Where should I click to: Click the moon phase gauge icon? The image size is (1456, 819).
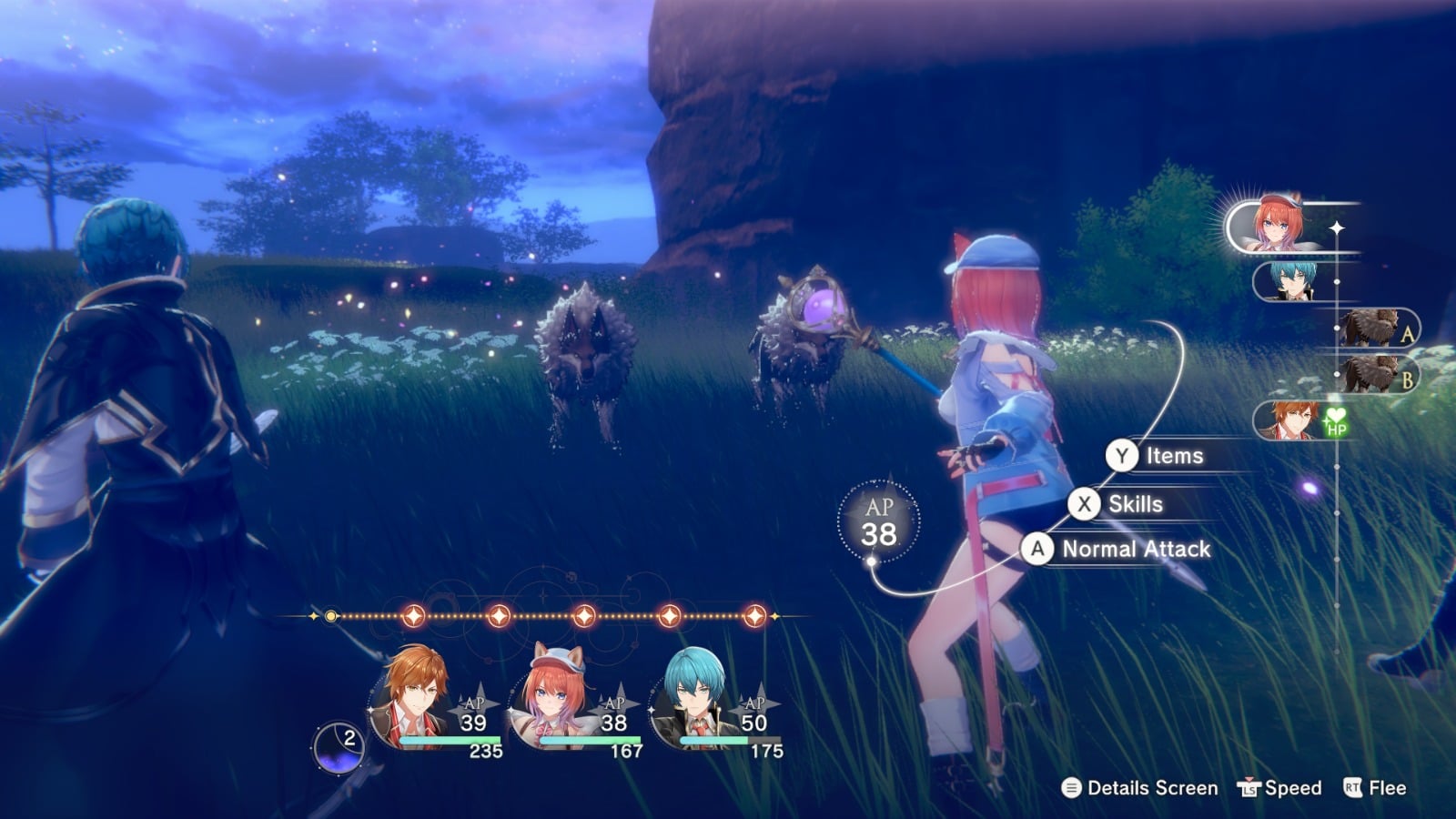(339, 747)
